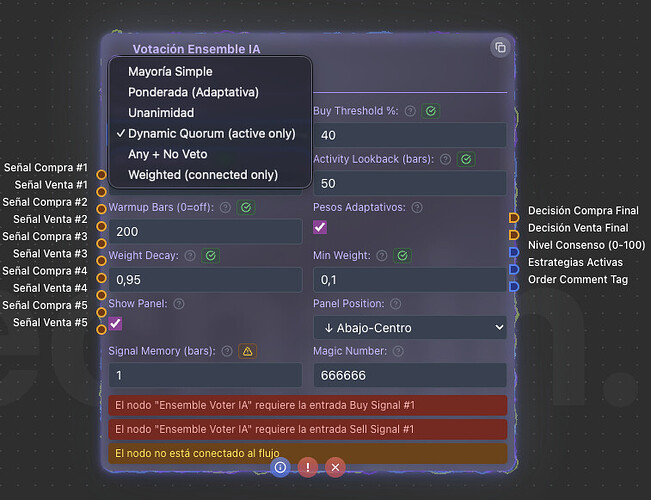Pick the Unanimidad voting mode
The image size is (651, 500).
161,113
